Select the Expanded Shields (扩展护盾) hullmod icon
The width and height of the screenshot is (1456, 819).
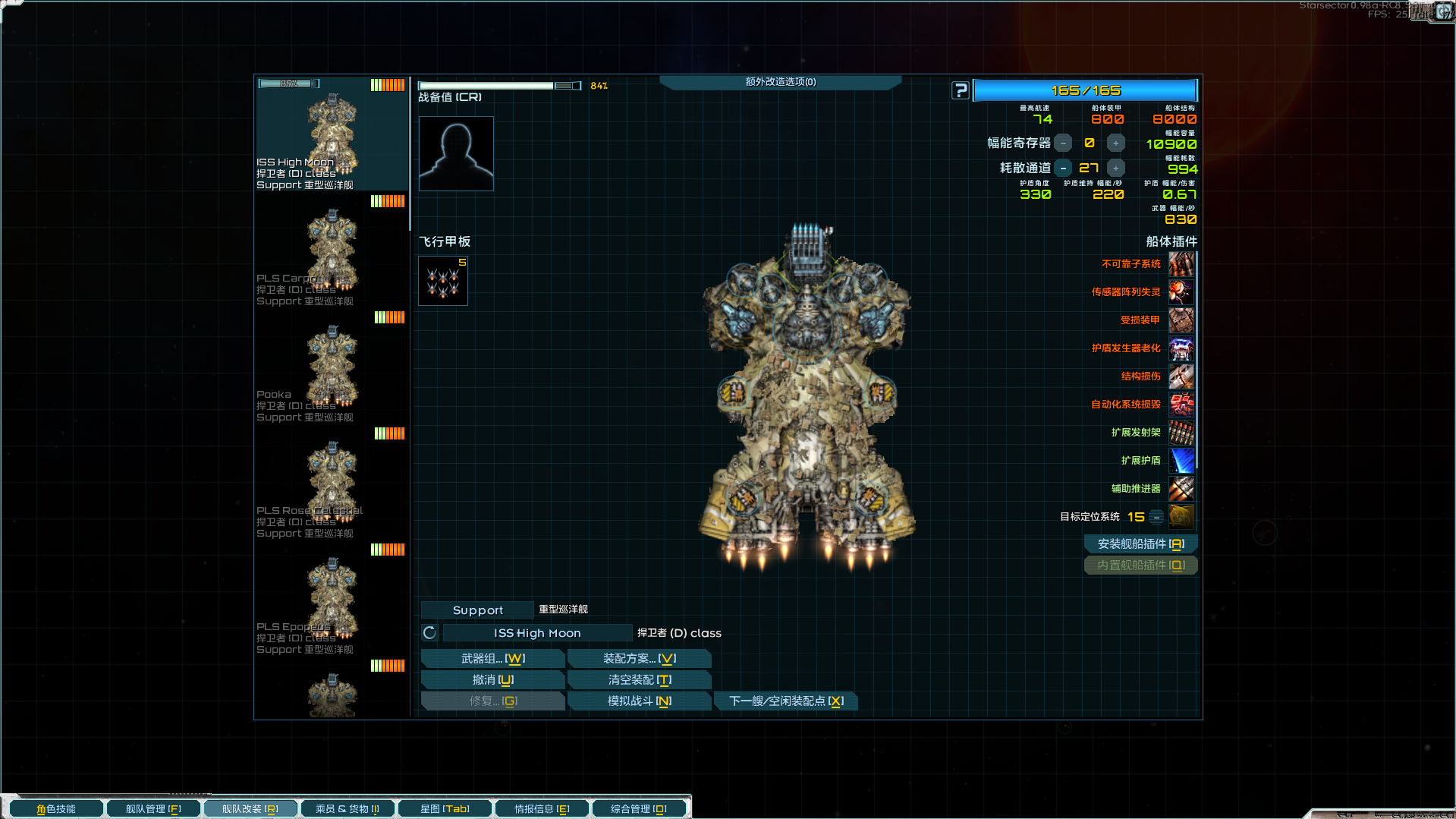(1181, 461)
